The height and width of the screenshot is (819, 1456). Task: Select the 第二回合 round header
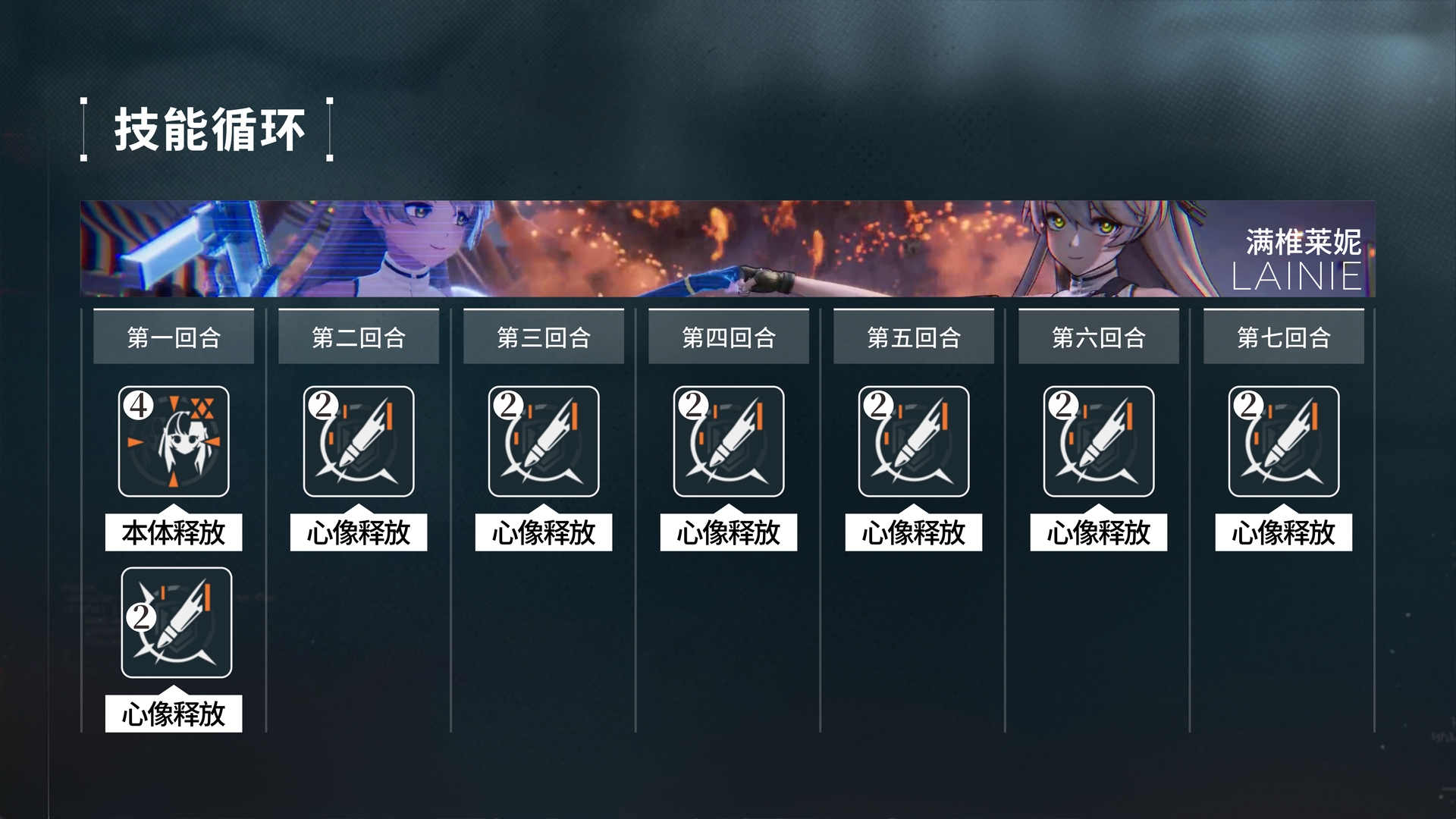click(x=359, y=337)
